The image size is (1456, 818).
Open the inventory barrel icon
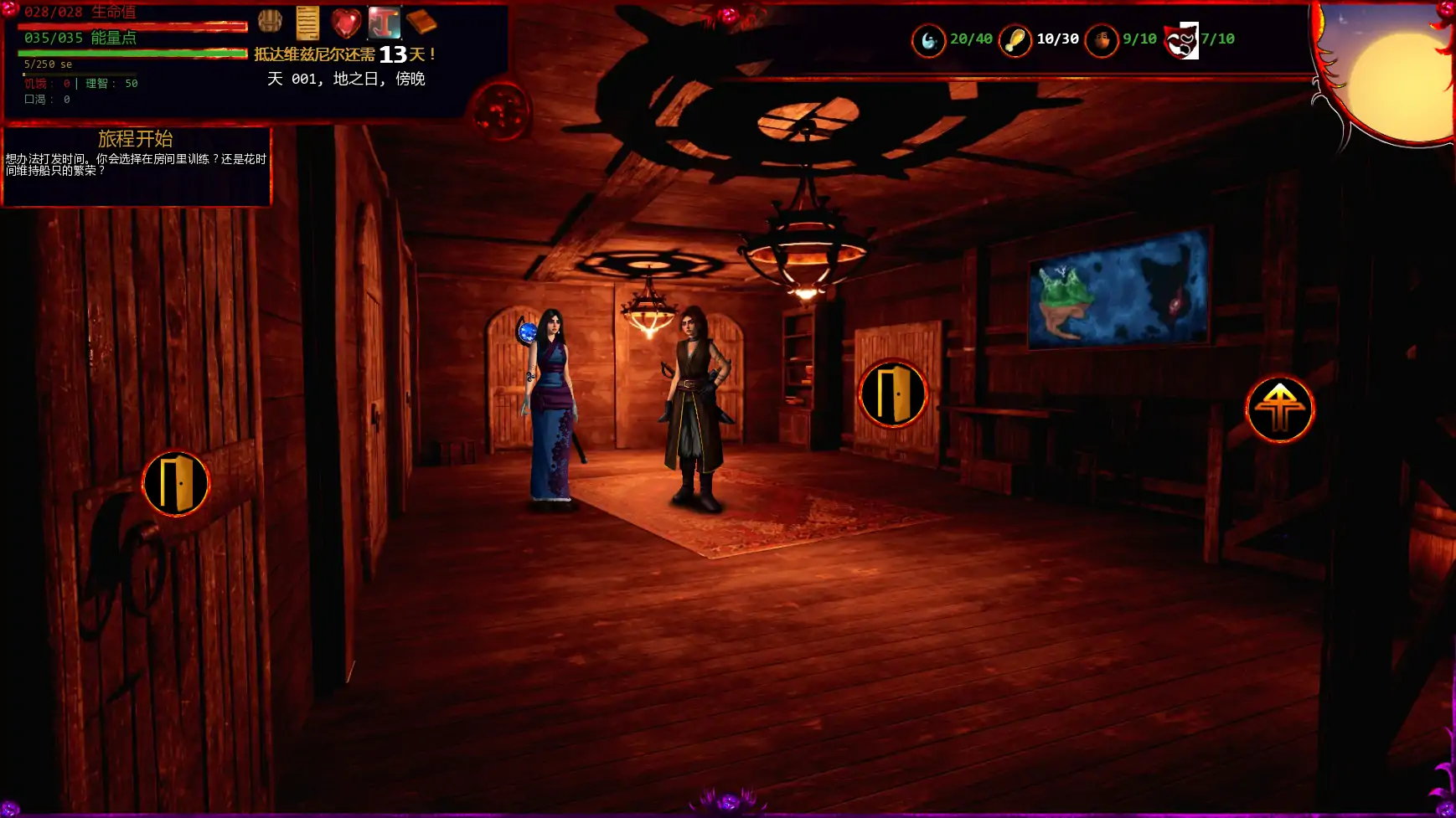271,20
